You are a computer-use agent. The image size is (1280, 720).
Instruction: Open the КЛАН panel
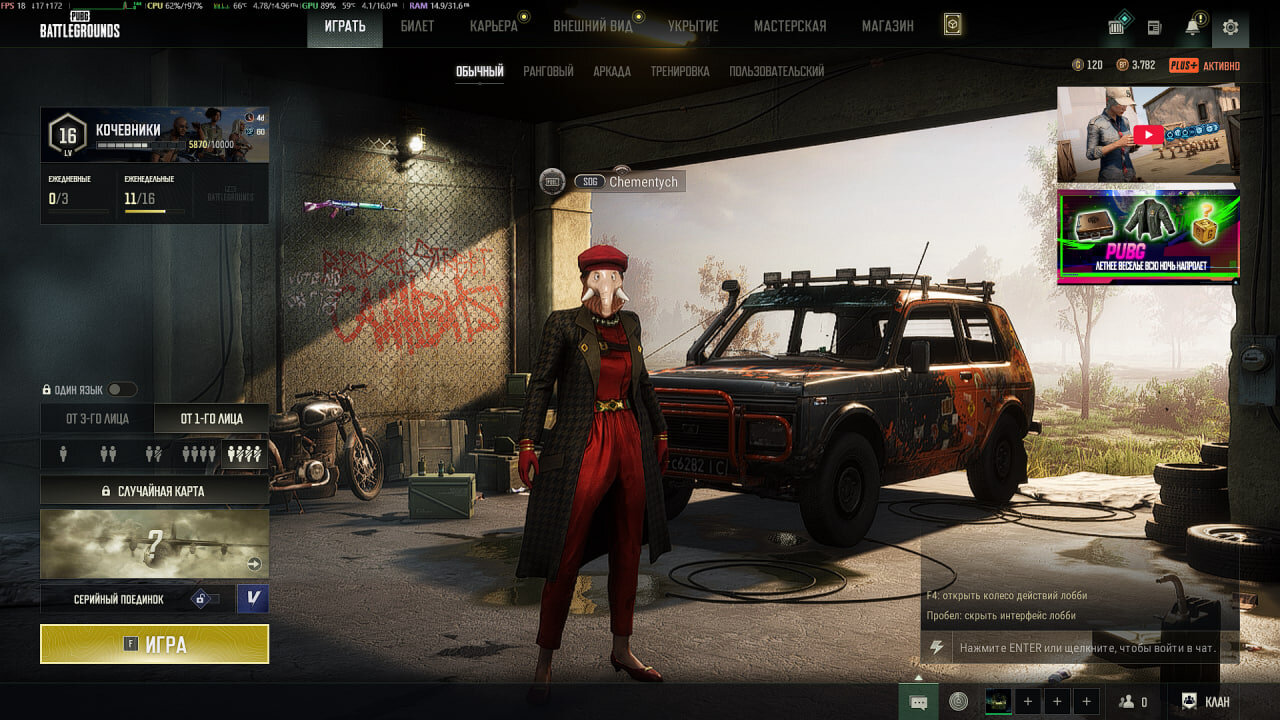(x=1207, y=702)
